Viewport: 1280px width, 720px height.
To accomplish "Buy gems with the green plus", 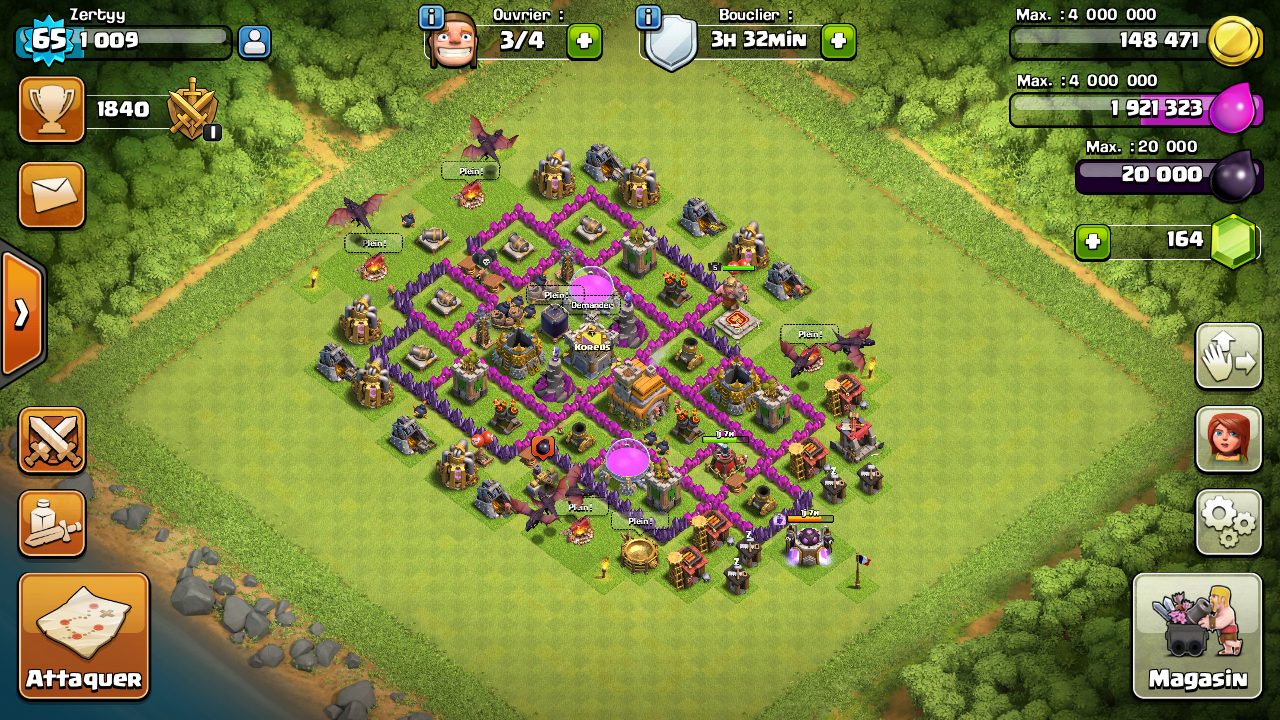I will coord(1092,241).
